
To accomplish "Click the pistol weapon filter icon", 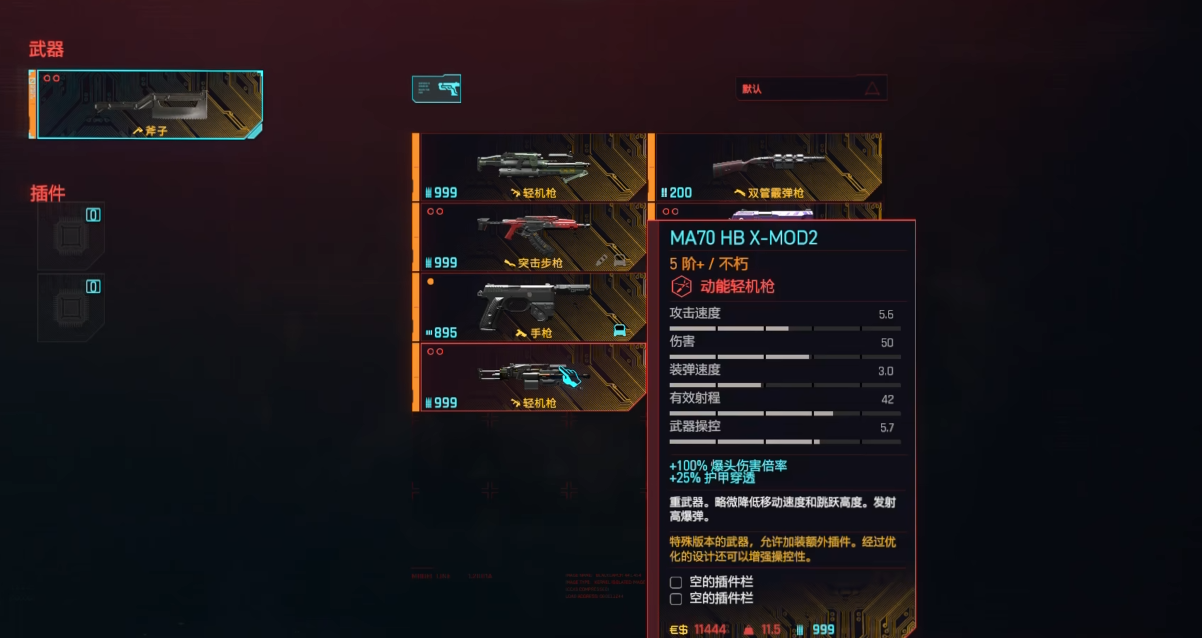I will point(437,89).
